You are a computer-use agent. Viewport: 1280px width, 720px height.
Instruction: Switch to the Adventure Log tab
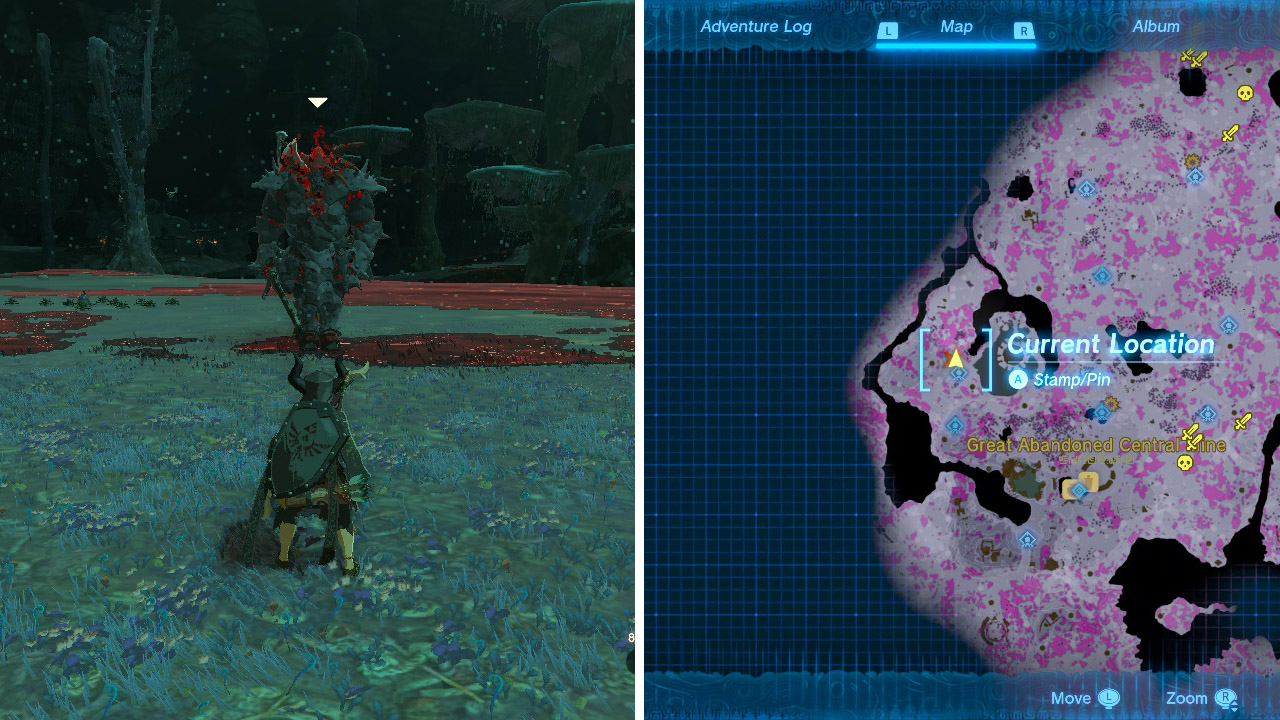point(757,27)
